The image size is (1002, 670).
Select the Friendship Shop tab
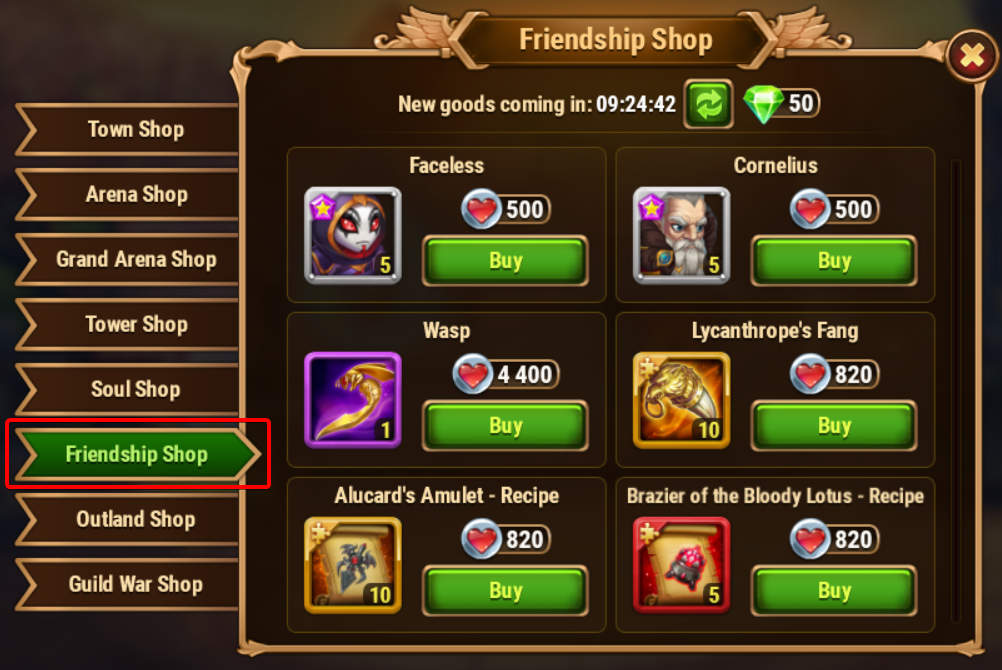pyautogui.click(x=136, y=455)
